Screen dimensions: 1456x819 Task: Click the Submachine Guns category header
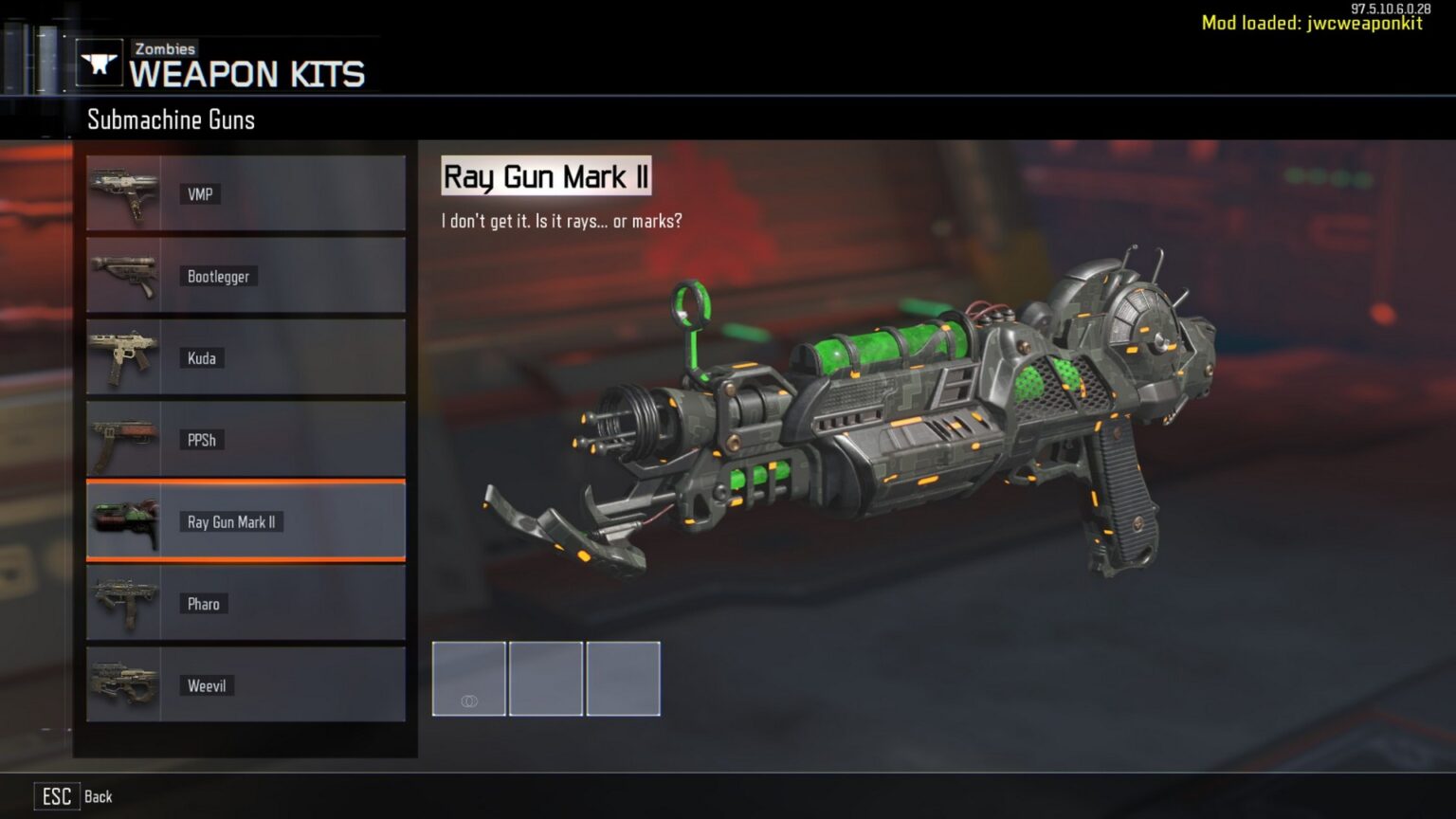pyautogui.click(x=171, y=119)
